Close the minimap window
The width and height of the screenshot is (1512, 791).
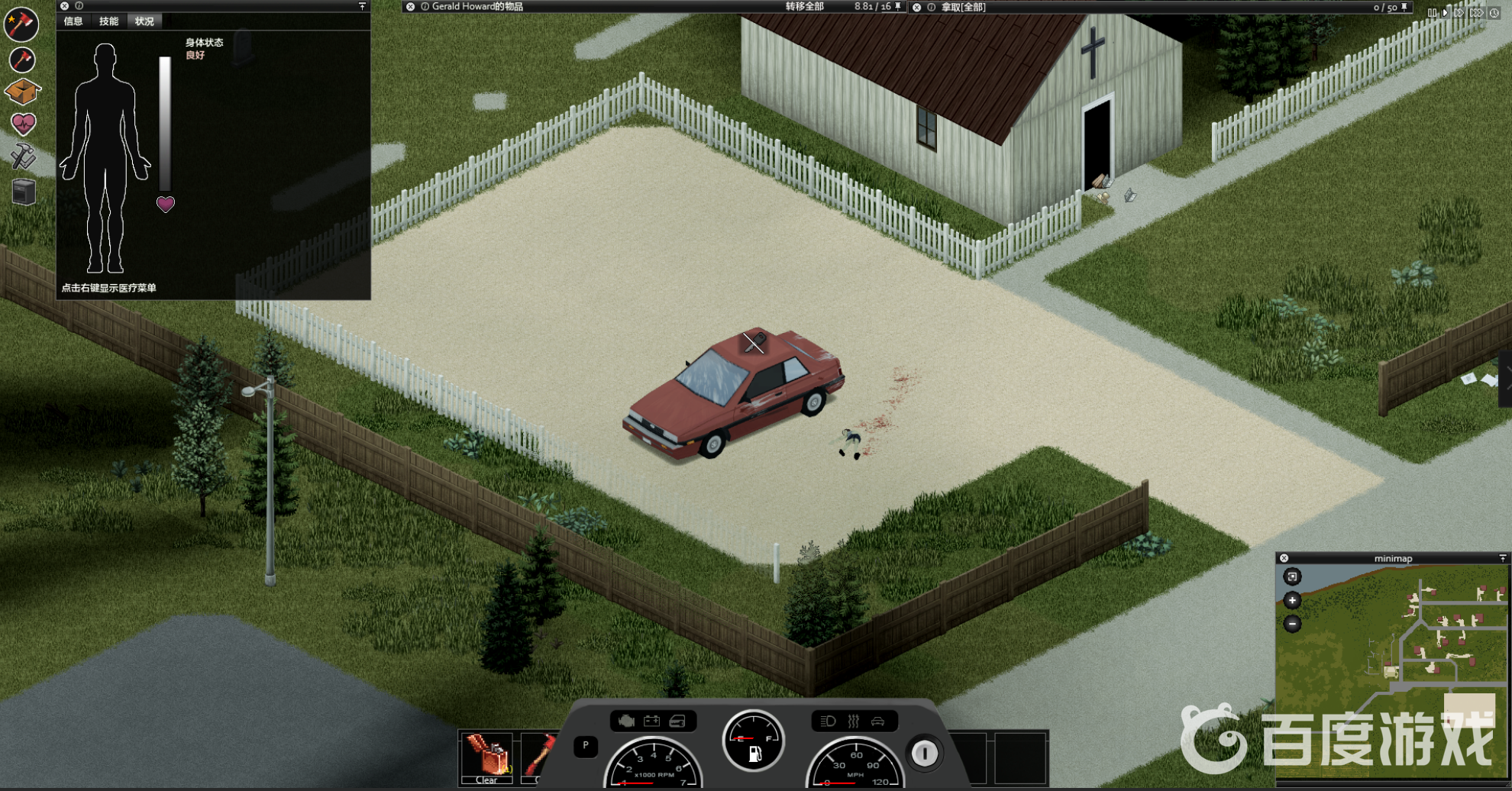click(1284, 558)
